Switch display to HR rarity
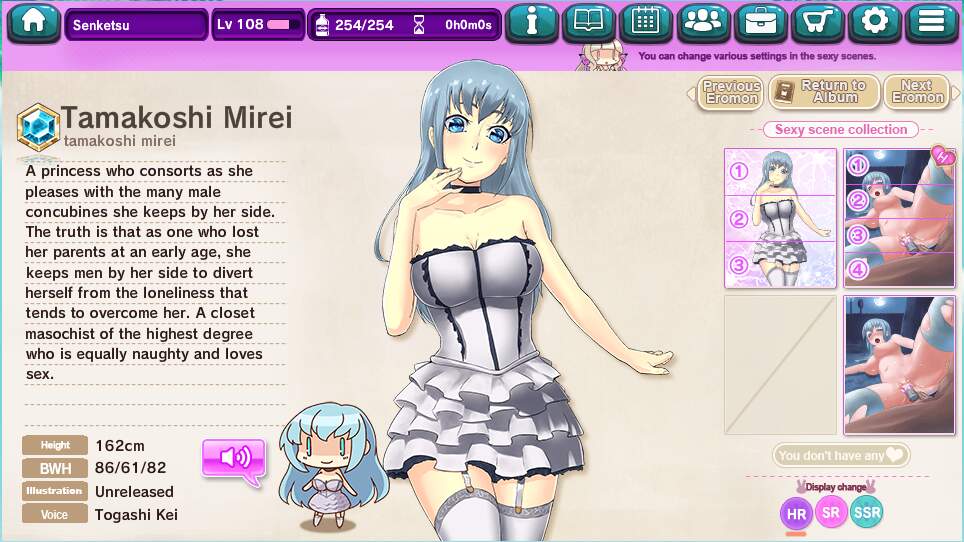Viewport: 964px width, 542px height. (796, 514)
